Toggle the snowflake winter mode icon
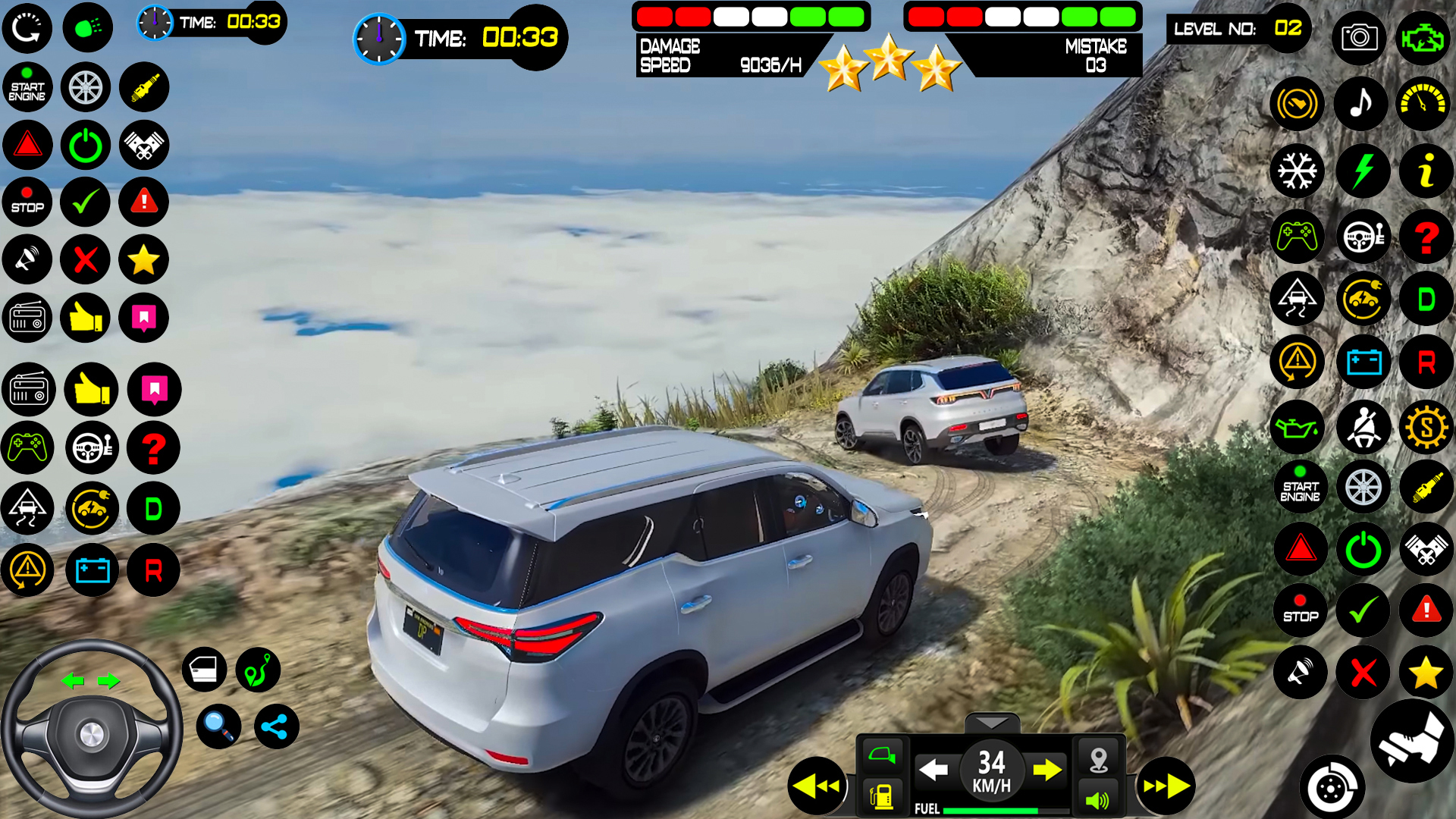The width and height of the screenshot is (1456, 819). pos(1297,171)
